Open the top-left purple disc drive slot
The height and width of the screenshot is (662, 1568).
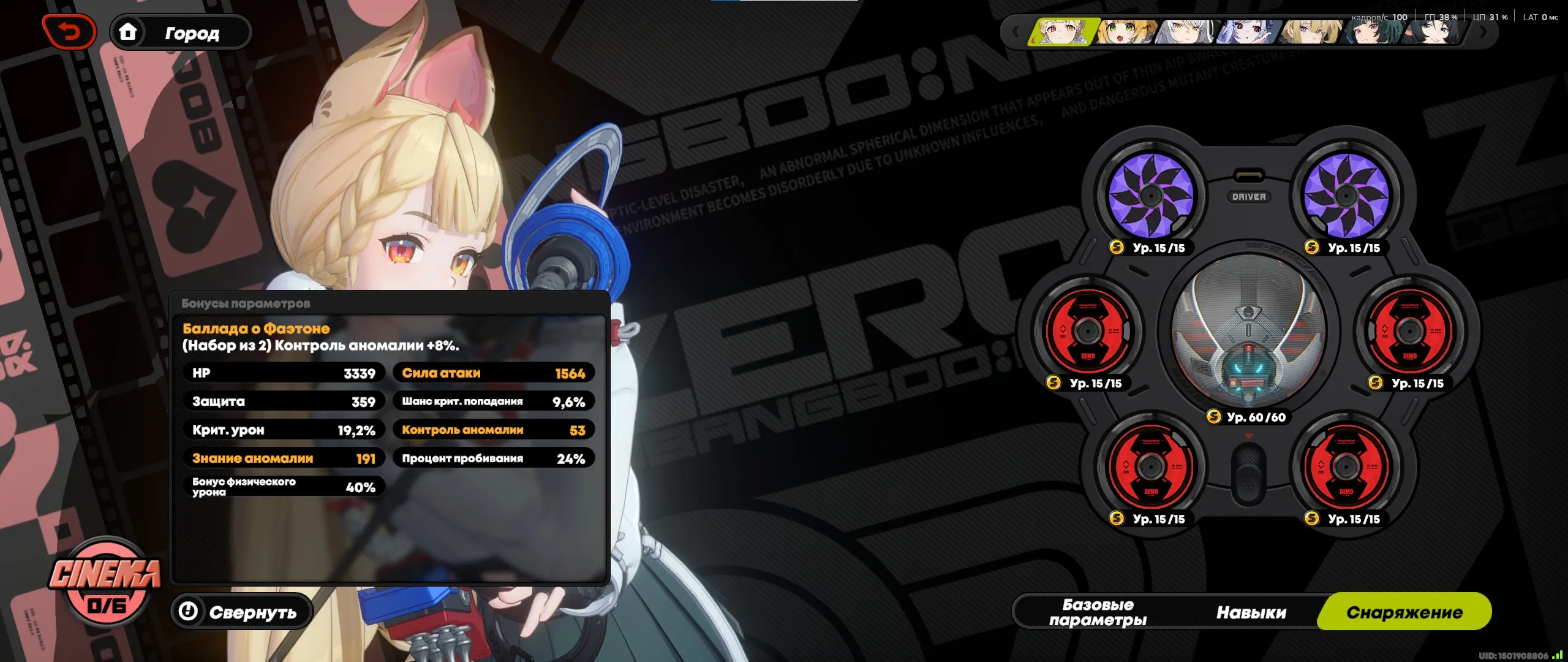click(x=1151, y=196)
